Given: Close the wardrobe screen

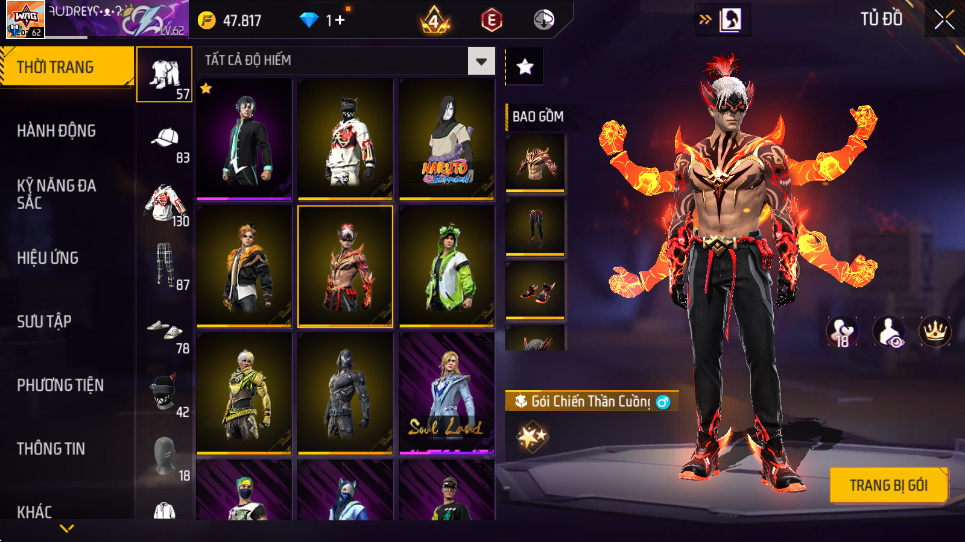Looking at the screenshot, I should (x=943, y=19).
